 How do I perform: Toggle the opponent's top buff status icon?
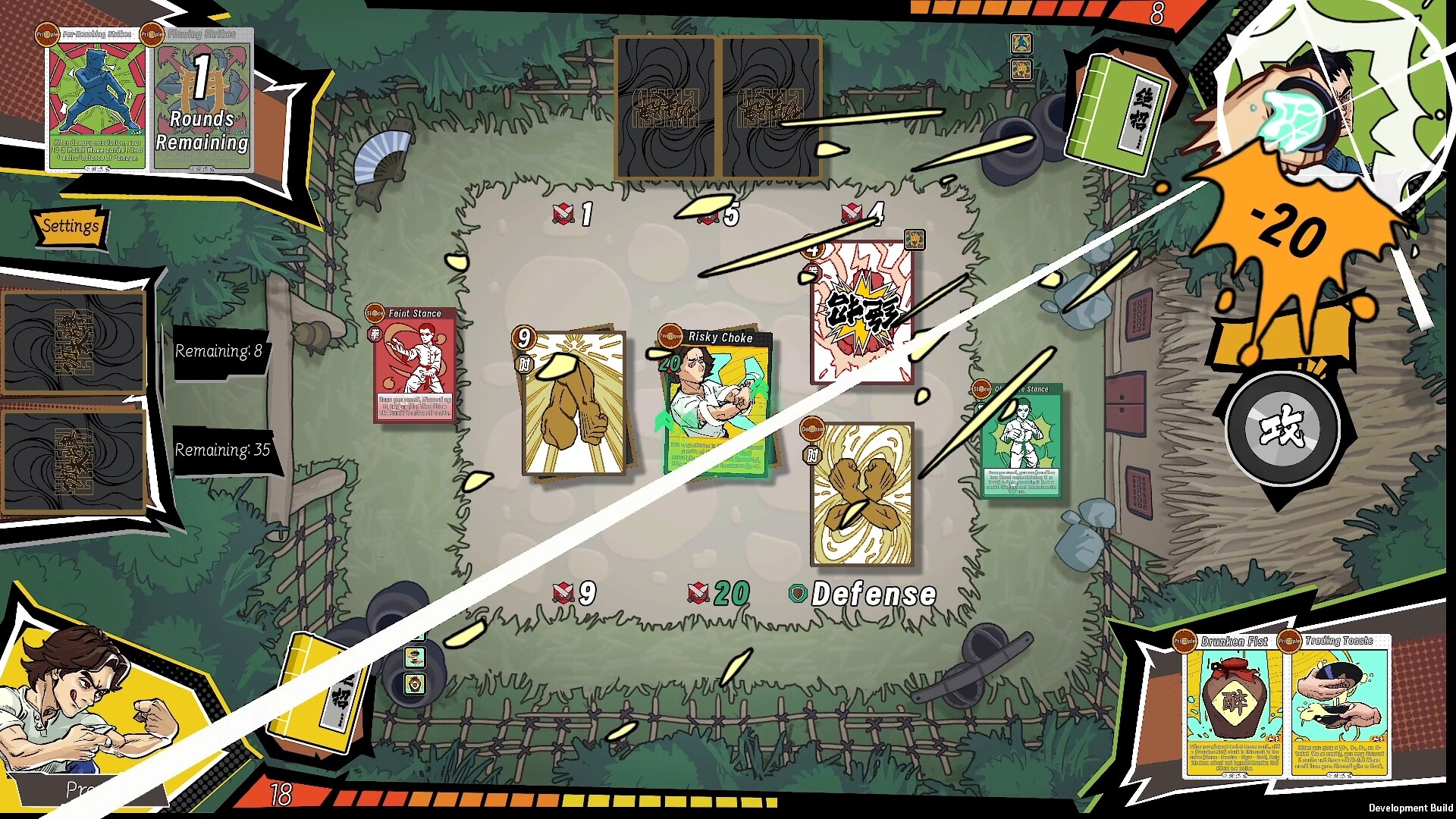1021,44
